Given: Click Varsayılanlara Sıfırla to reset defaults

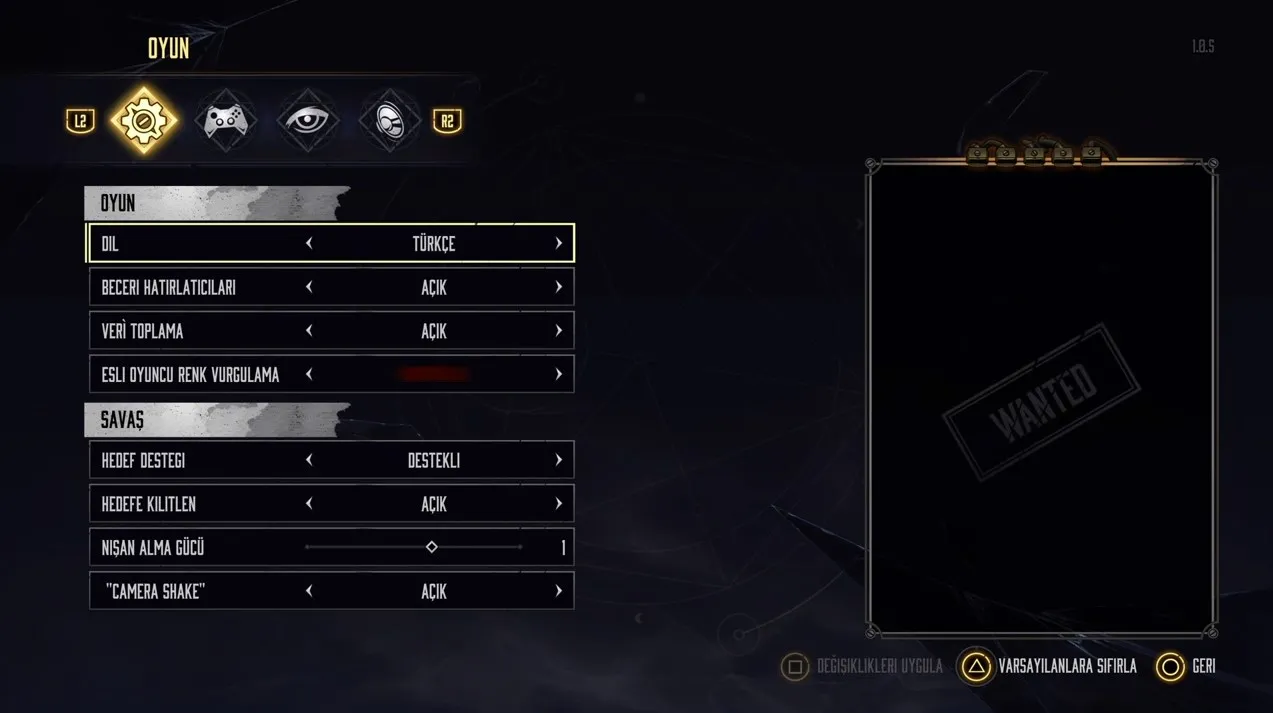Looking at the screenshot, I should pyautogui.click(x=1050, y=667).
